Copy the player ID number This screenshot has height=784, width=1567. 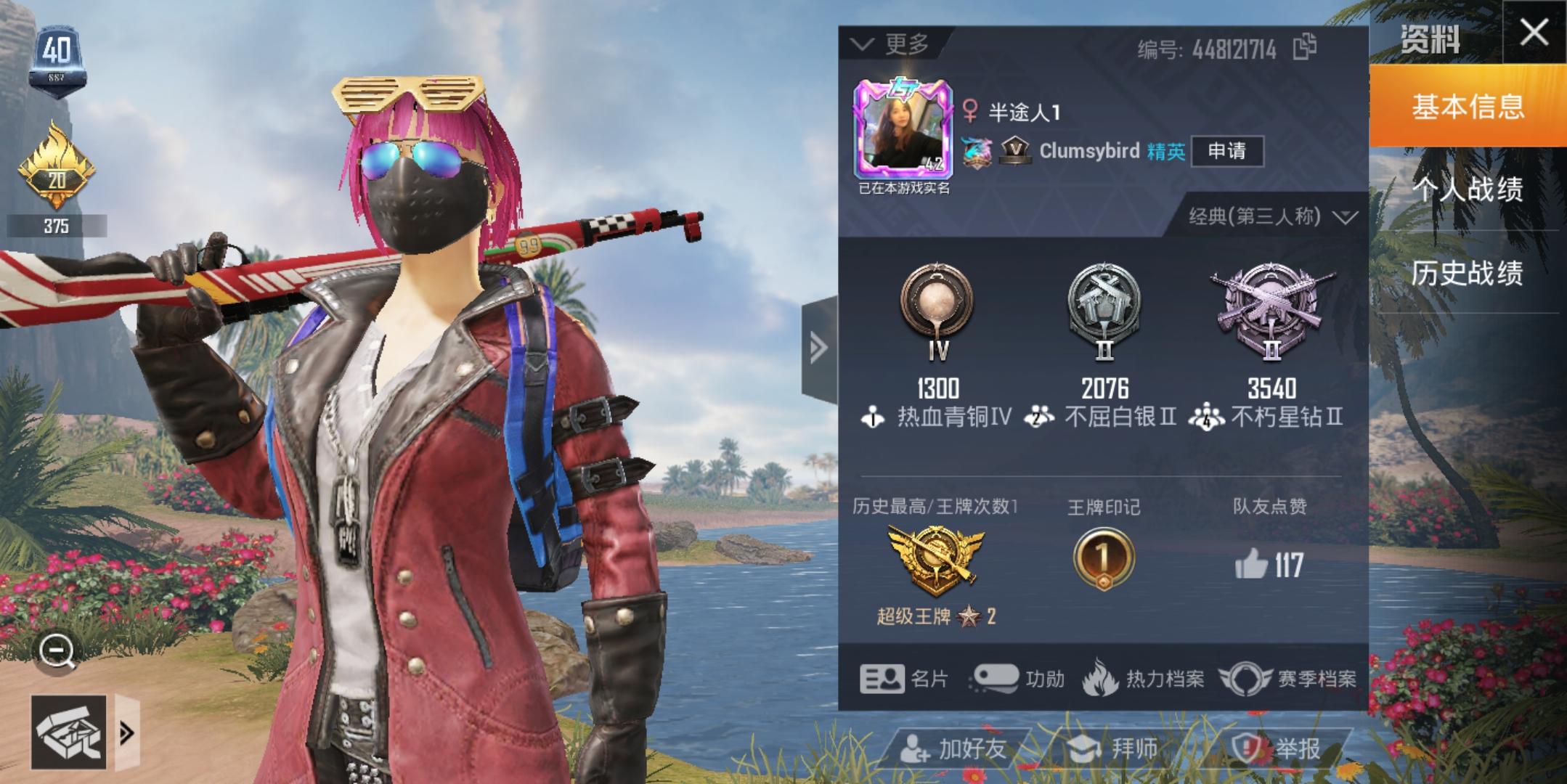pos(1305,47)
